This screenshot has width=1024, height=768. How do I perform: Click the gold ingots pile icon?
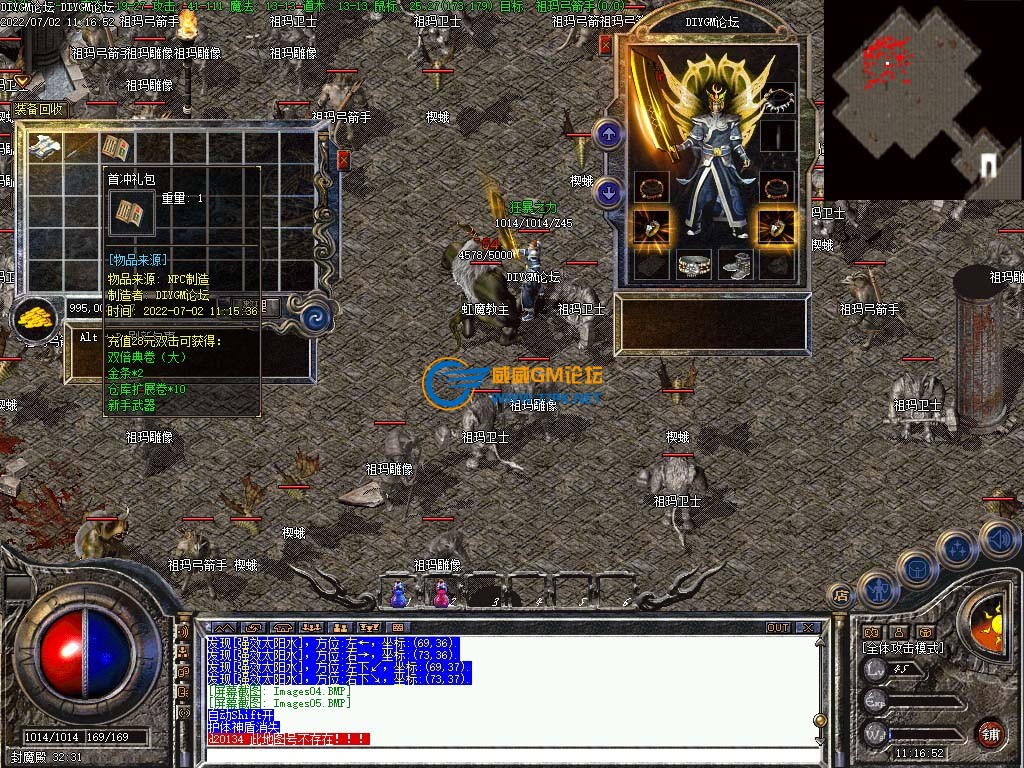point(36,319)
